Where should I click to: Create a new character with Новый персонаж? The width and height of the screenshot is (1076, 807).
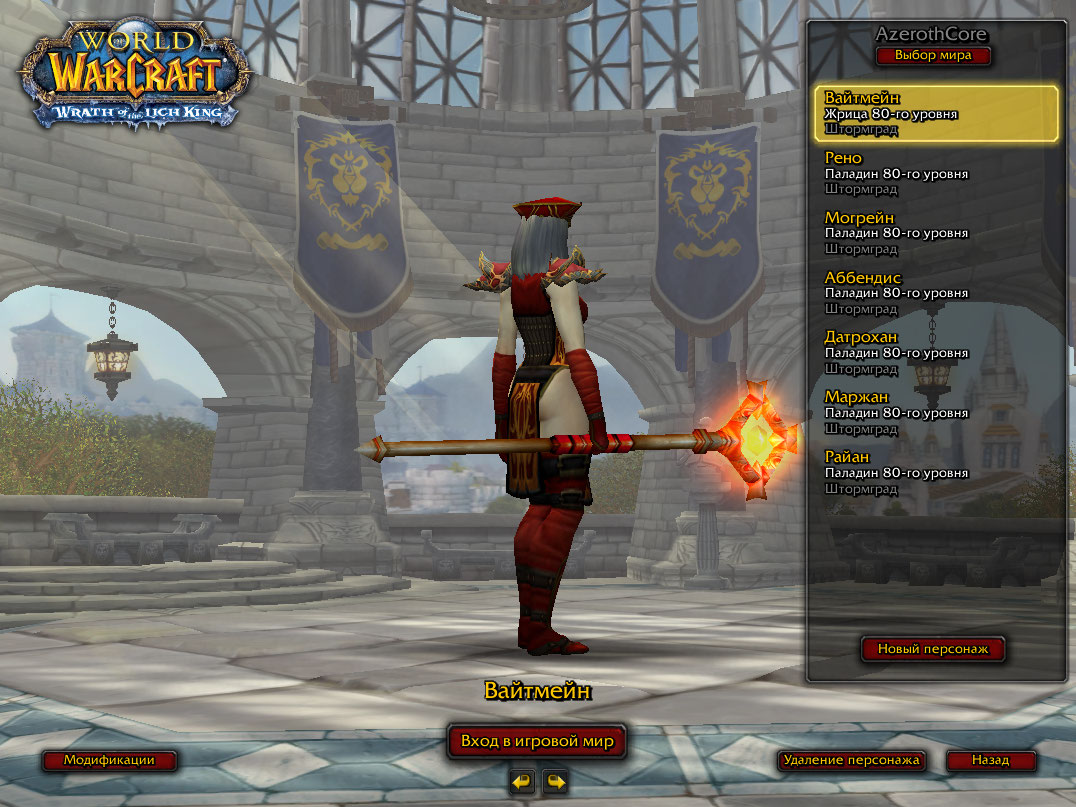(933, 649)
